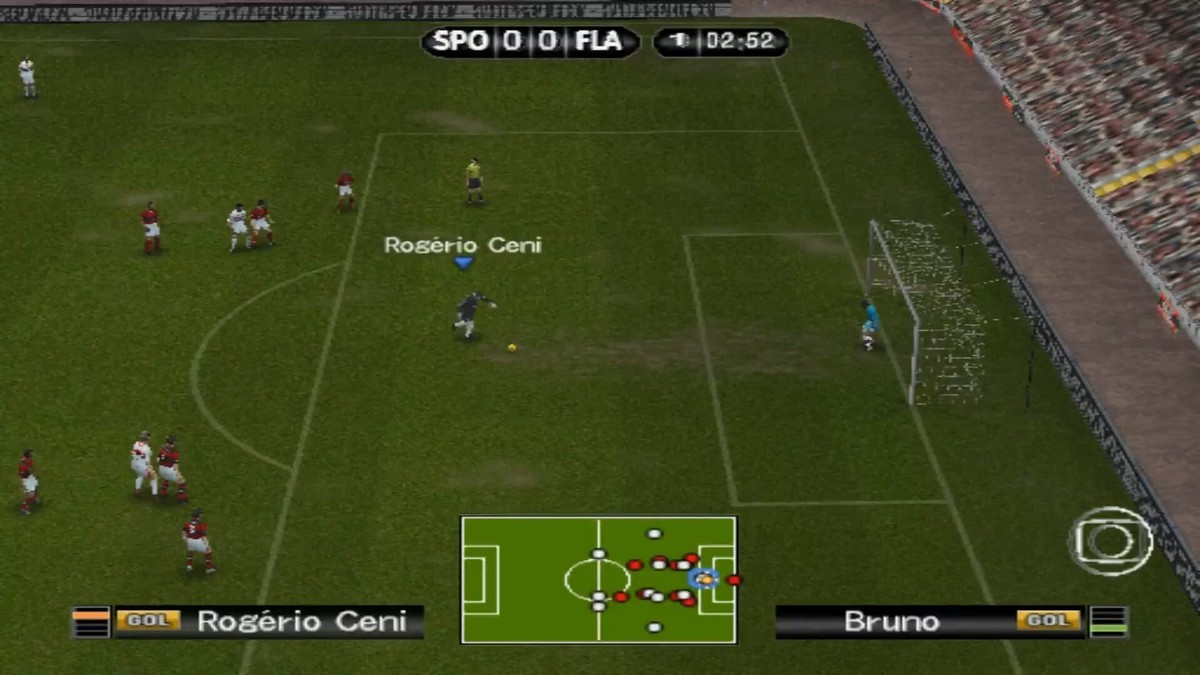Image resolution: width=1200 pixels, height=675 pixels.
Task: Select the Rogério Ceni player name panel
Action: click(x=268, y=621)
